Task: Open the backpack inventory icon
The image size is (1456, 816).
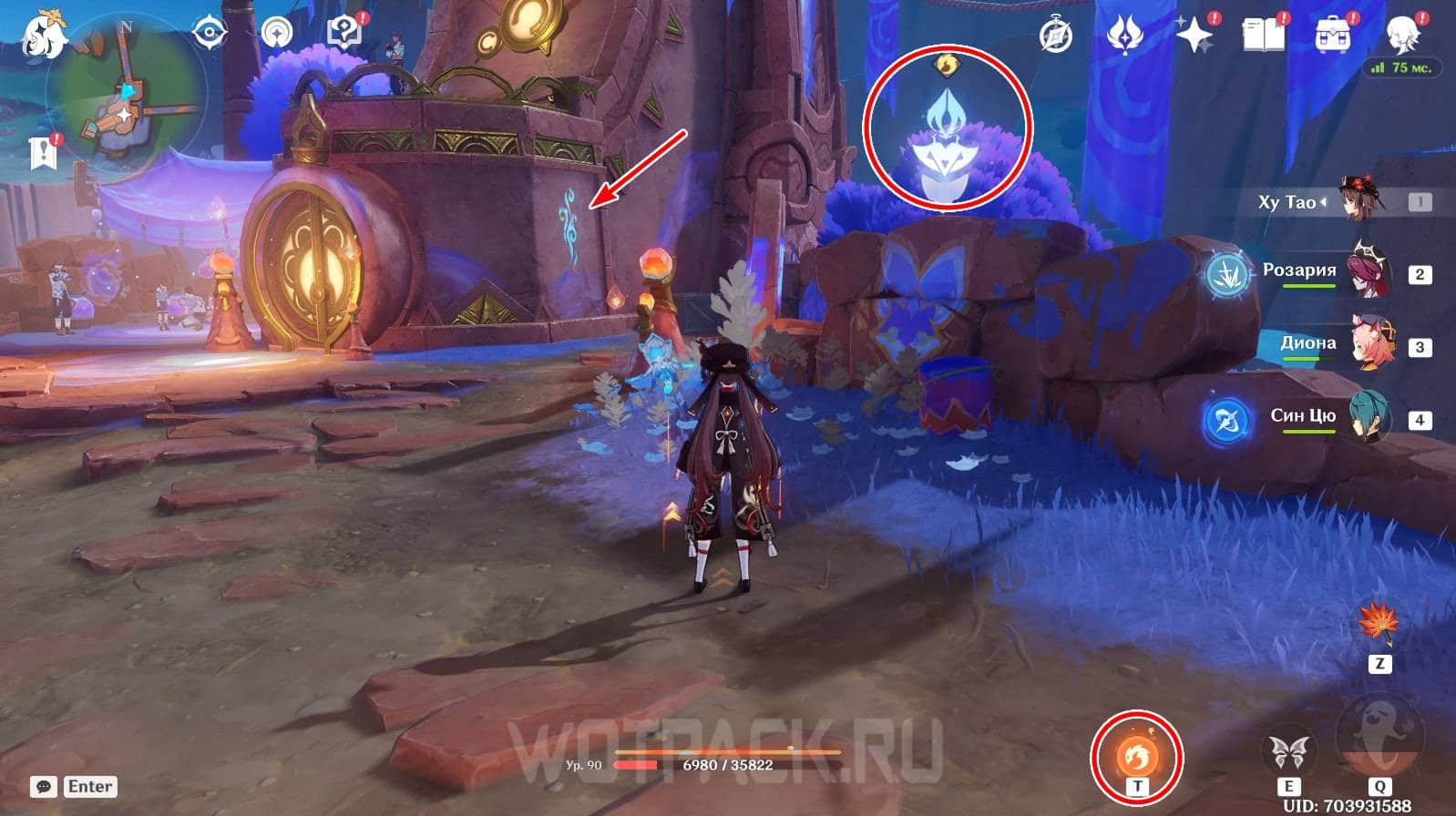Action: tap(1333, 36)
